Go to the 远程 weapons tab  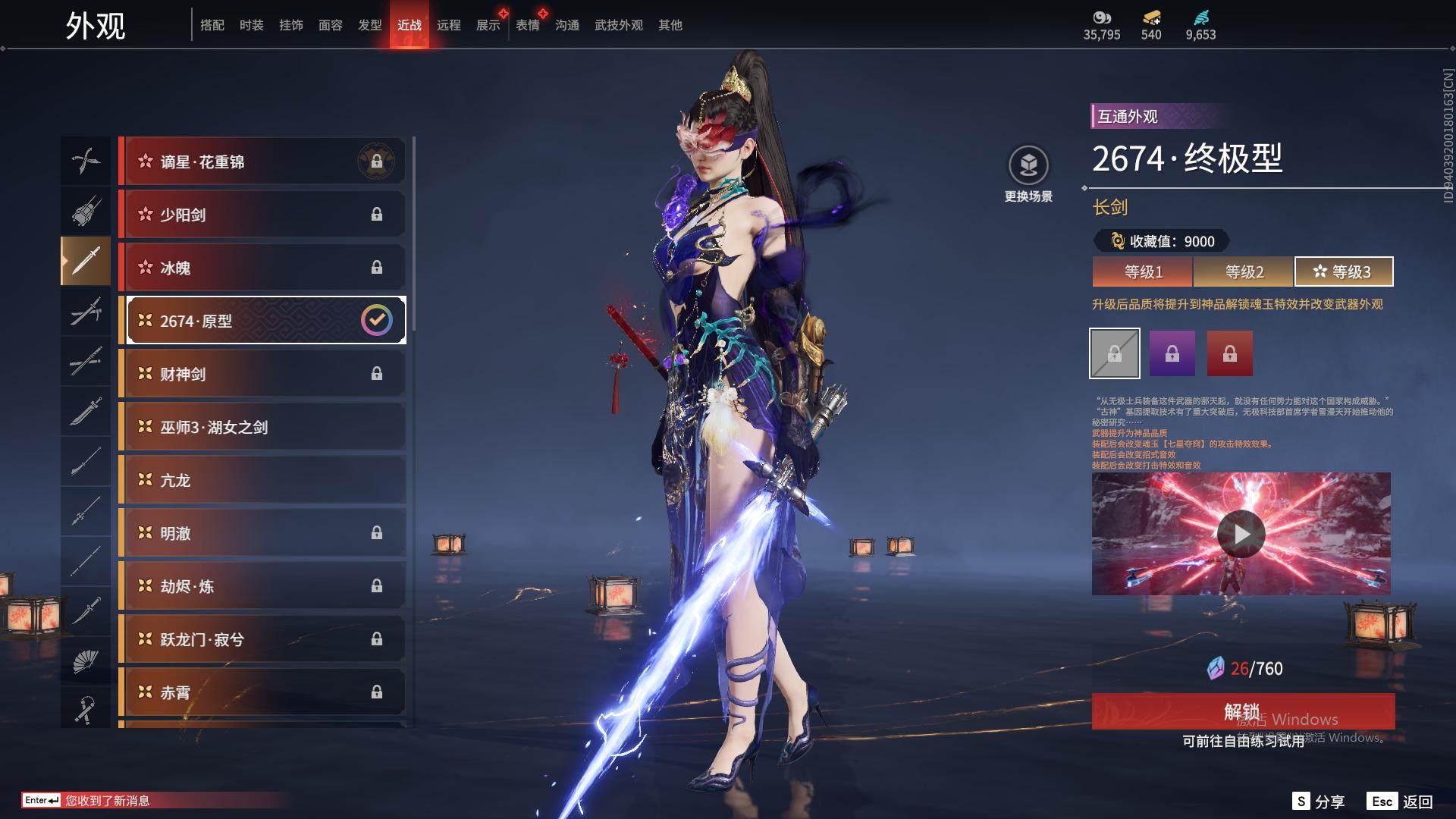[448, 25]
